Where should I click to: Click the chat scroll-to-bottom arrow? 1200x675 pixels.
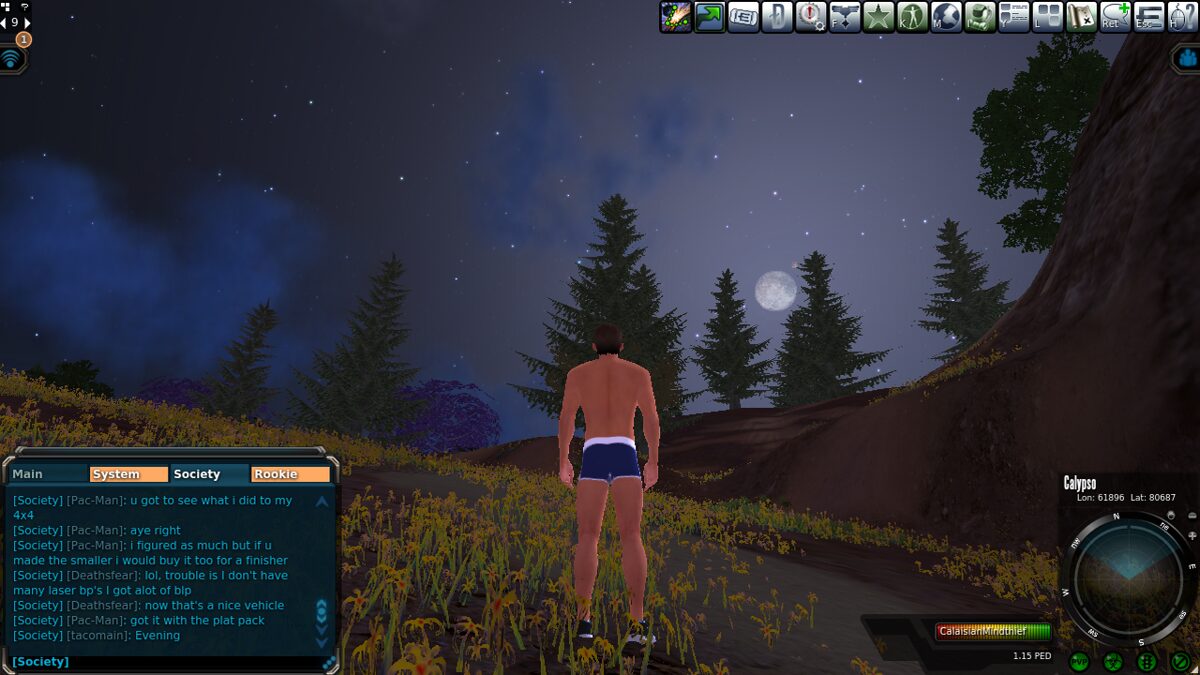click(x=322, y=642)
